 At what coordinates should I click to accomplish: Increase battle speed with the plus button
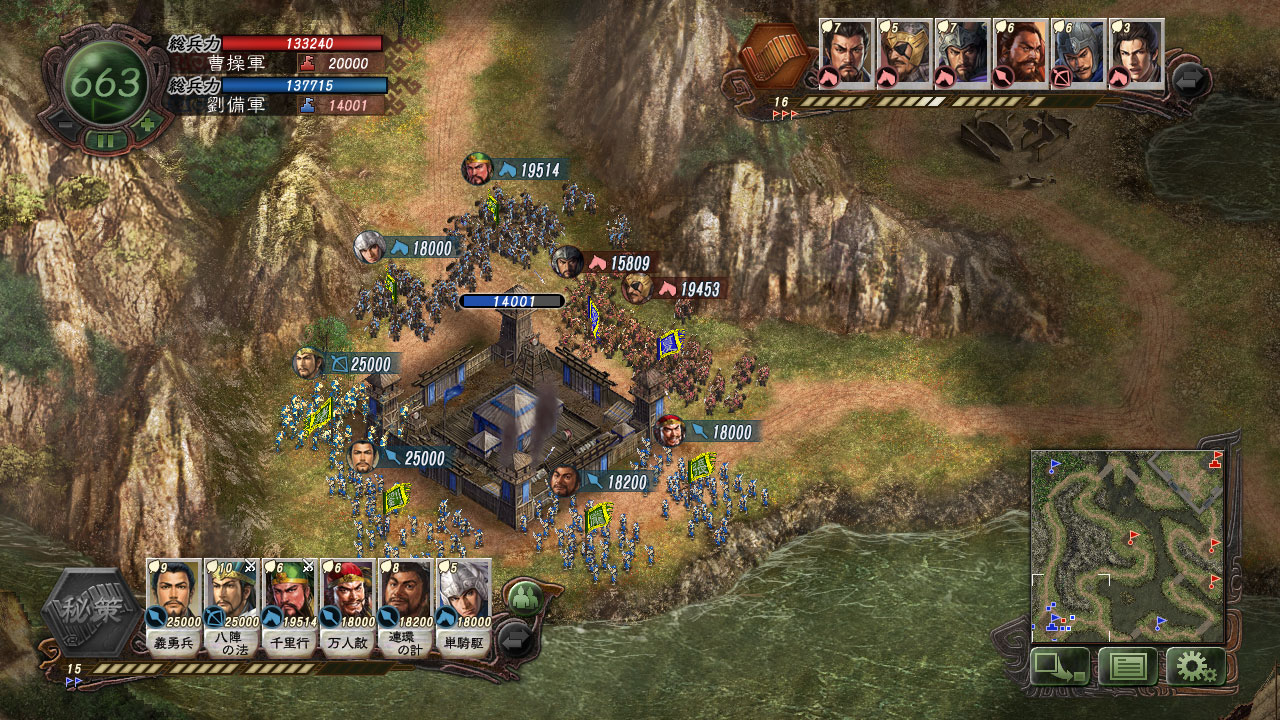point(148,127)
